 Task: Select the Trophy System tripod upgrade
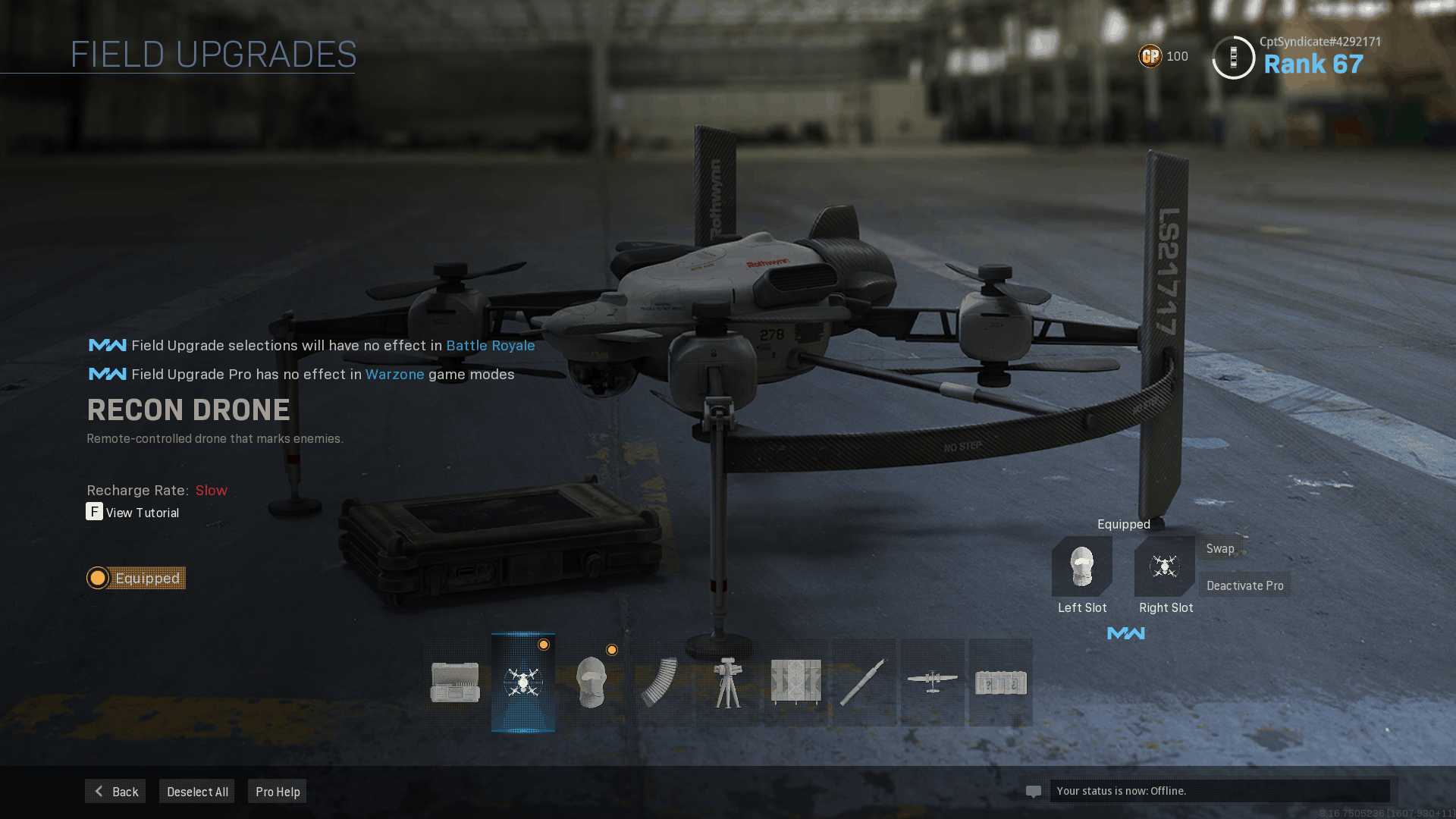(x=728, y=682)
